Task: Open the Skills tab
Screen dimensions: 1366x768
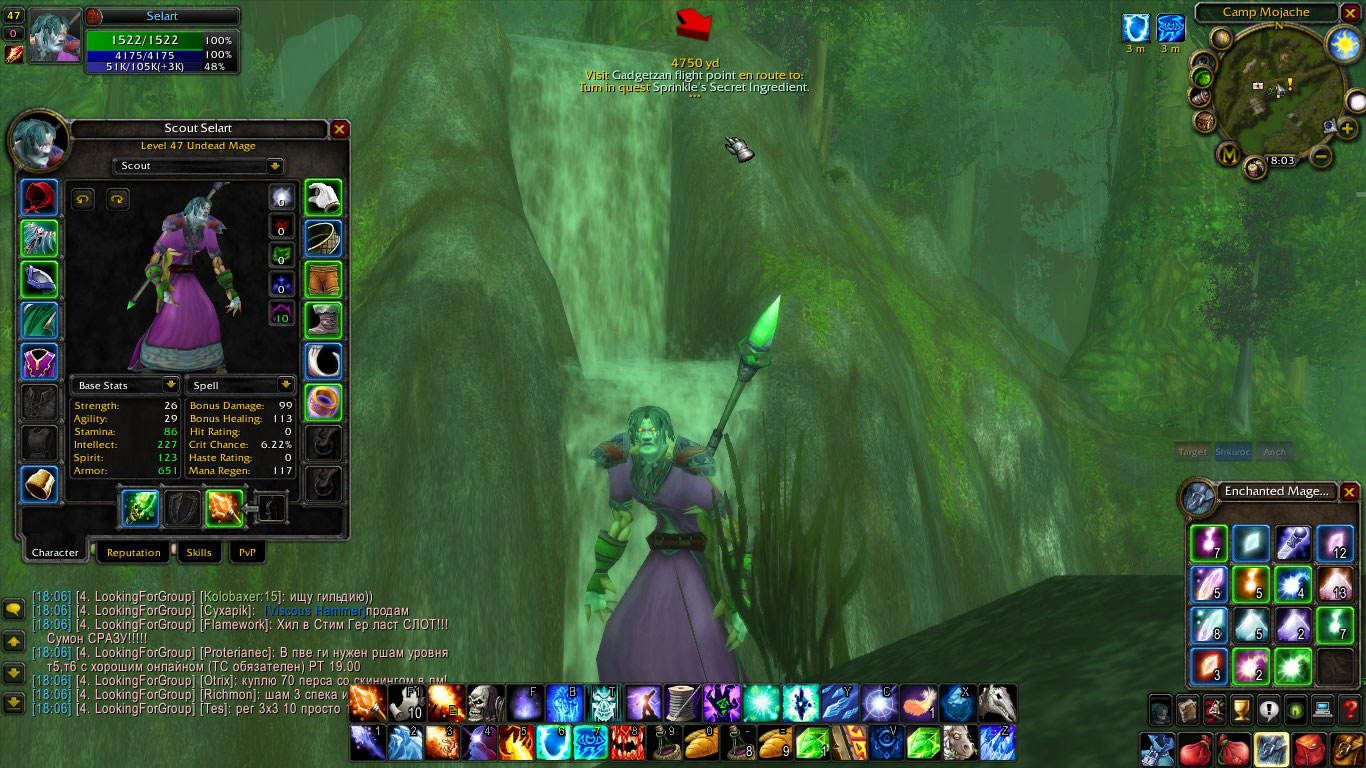Action: (x=199, y=552)
